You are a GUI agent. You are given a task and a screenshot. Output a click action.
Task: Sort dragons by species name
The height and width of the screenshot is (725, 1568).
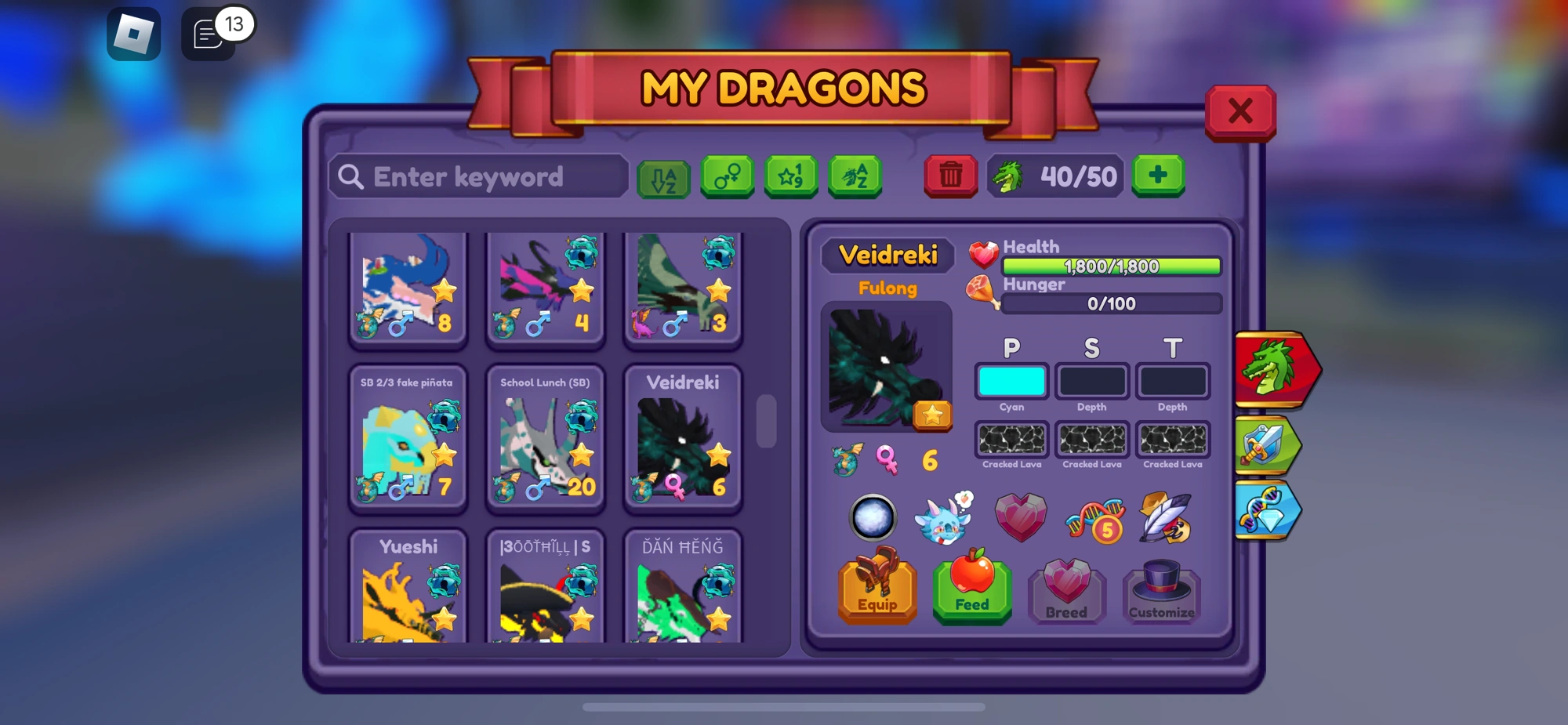(855, 176)
